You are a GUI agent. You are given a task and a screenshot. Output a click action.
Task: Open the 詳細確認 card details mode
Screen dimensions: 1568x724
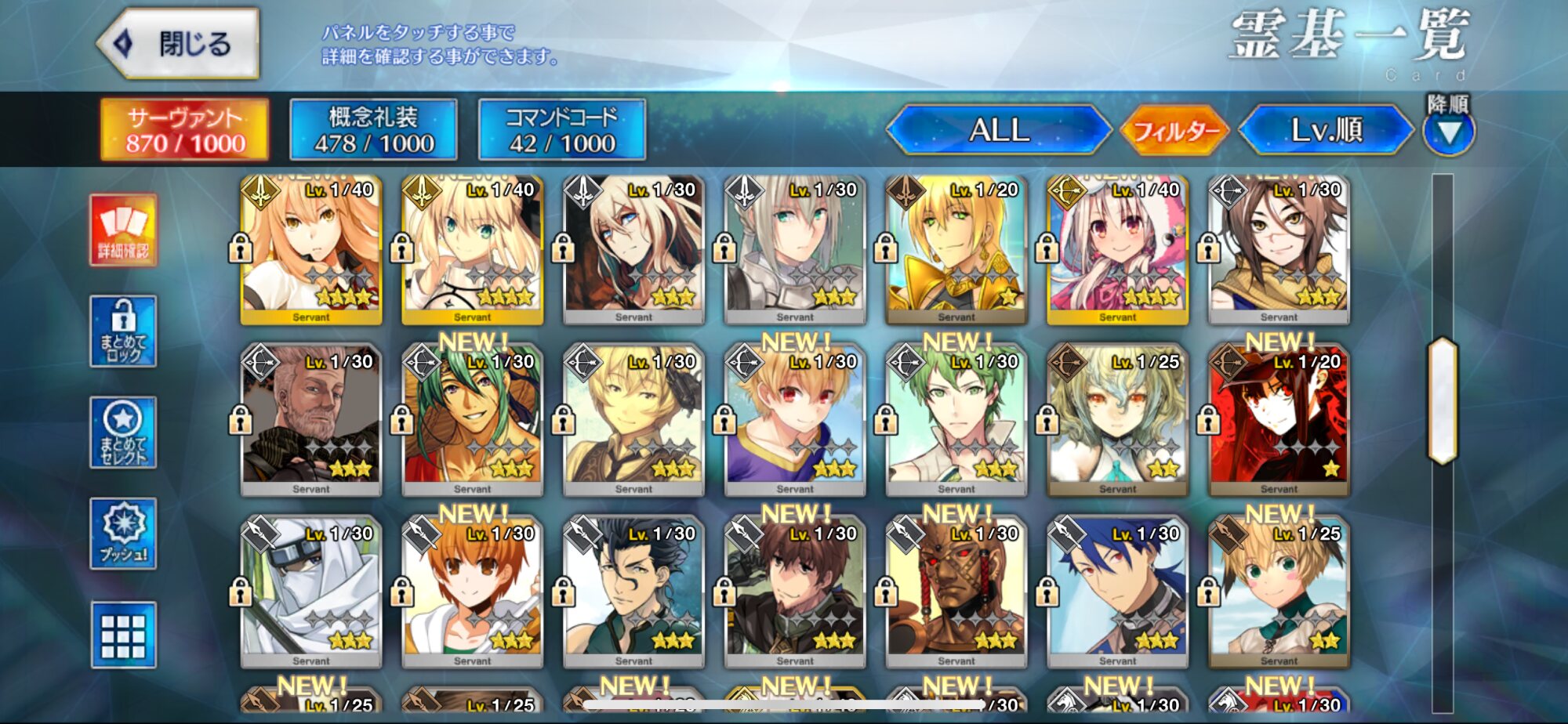click(123, 230)
